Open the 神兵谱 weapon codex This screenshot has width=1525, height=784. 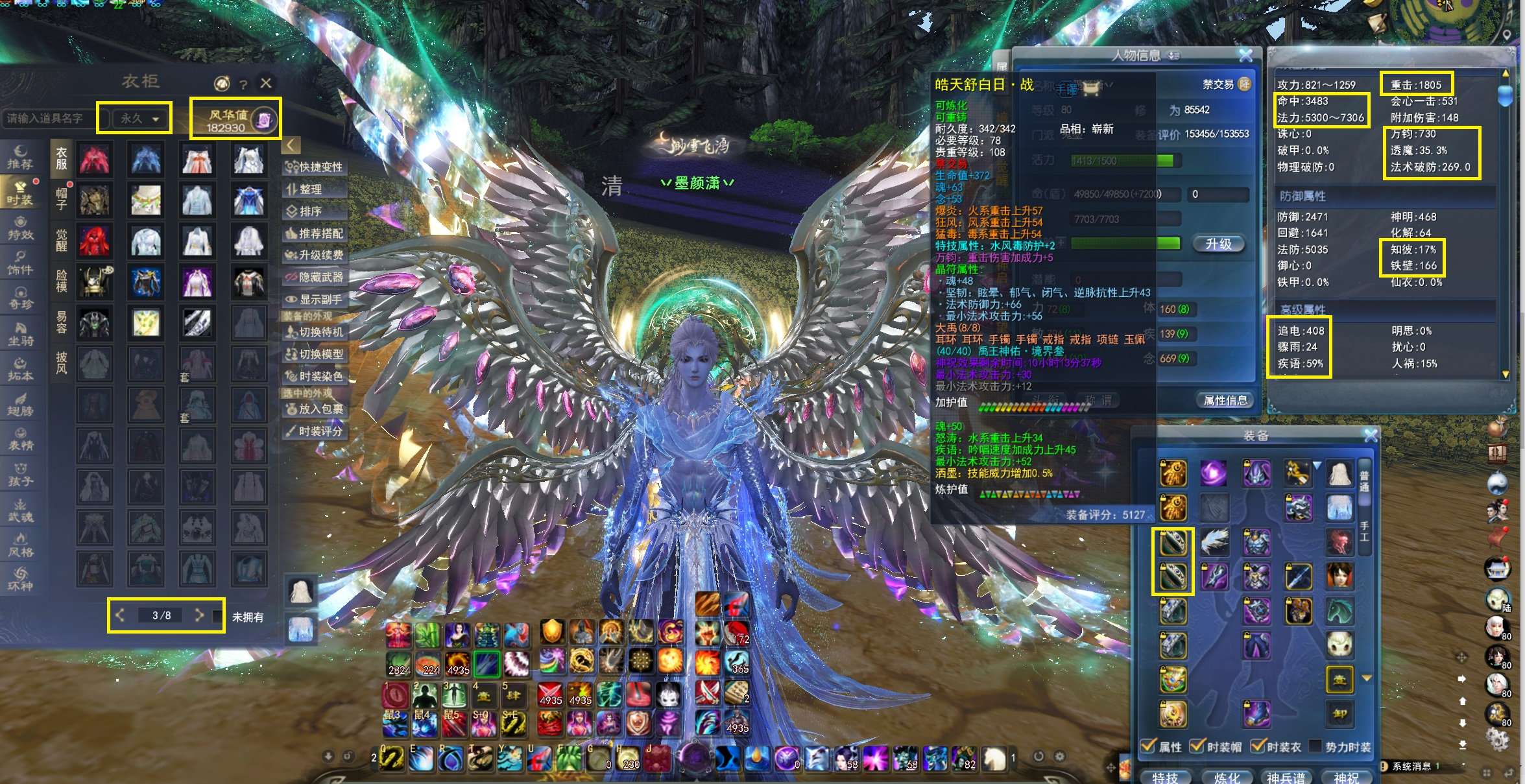(x=1286, y=777)
